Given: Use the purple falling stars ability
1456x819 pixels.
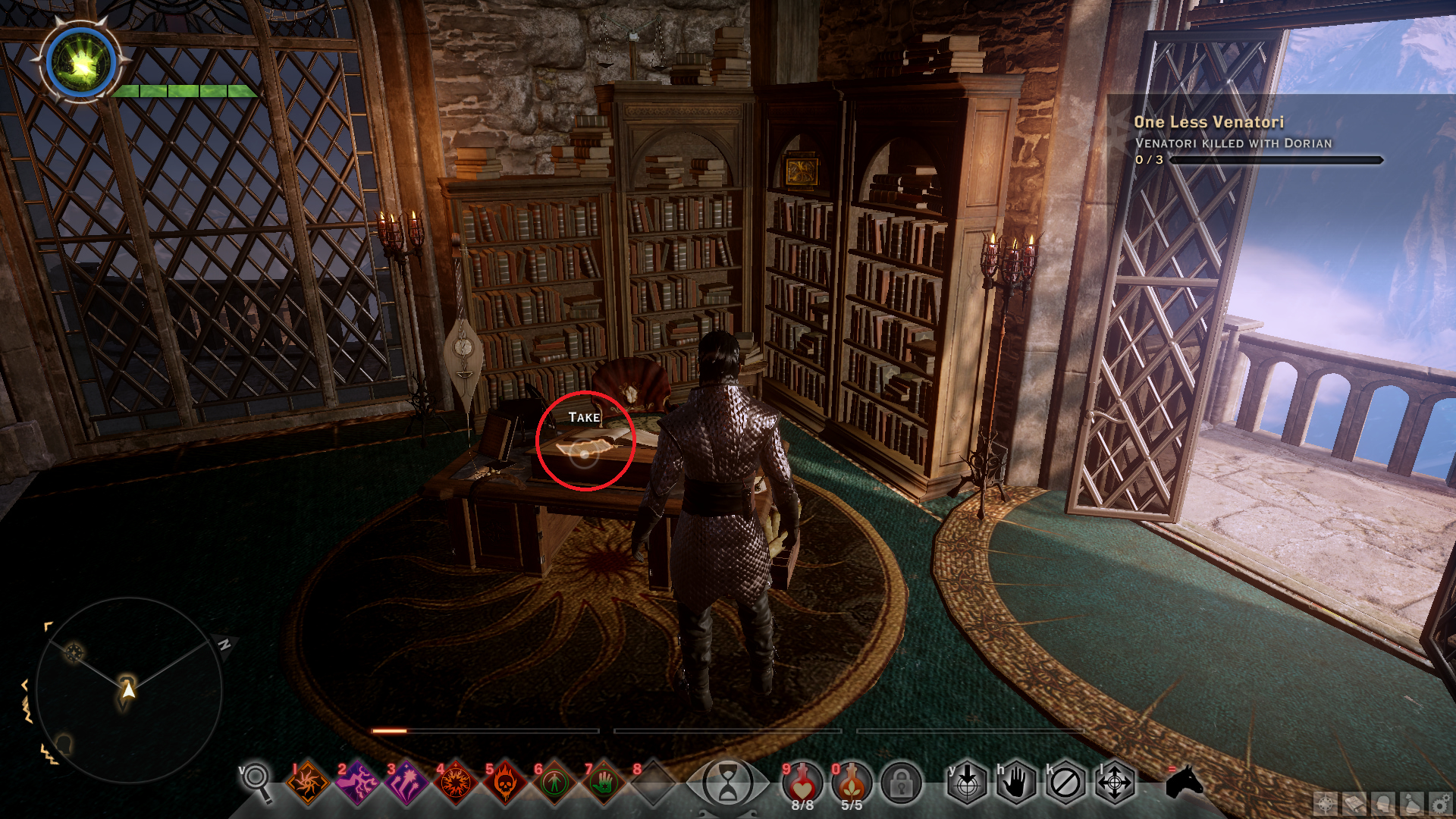Looking at the screenshot, I should point(406,783).
